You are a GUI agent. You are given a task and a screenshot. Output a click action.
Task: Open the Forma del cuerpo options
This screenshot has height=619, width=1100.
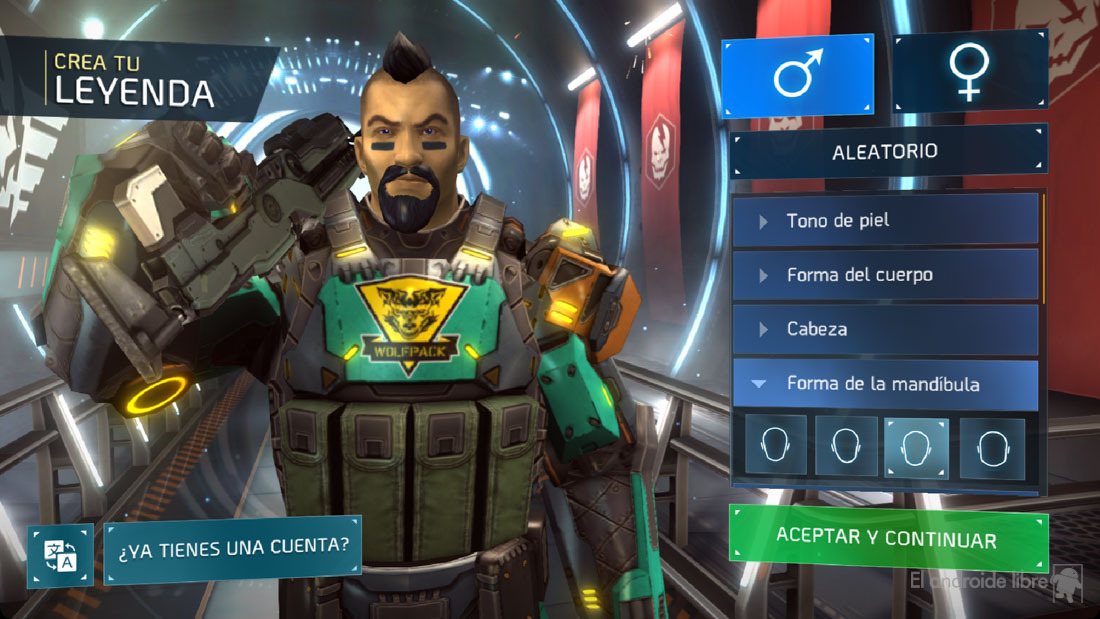[x=885, y=275]
